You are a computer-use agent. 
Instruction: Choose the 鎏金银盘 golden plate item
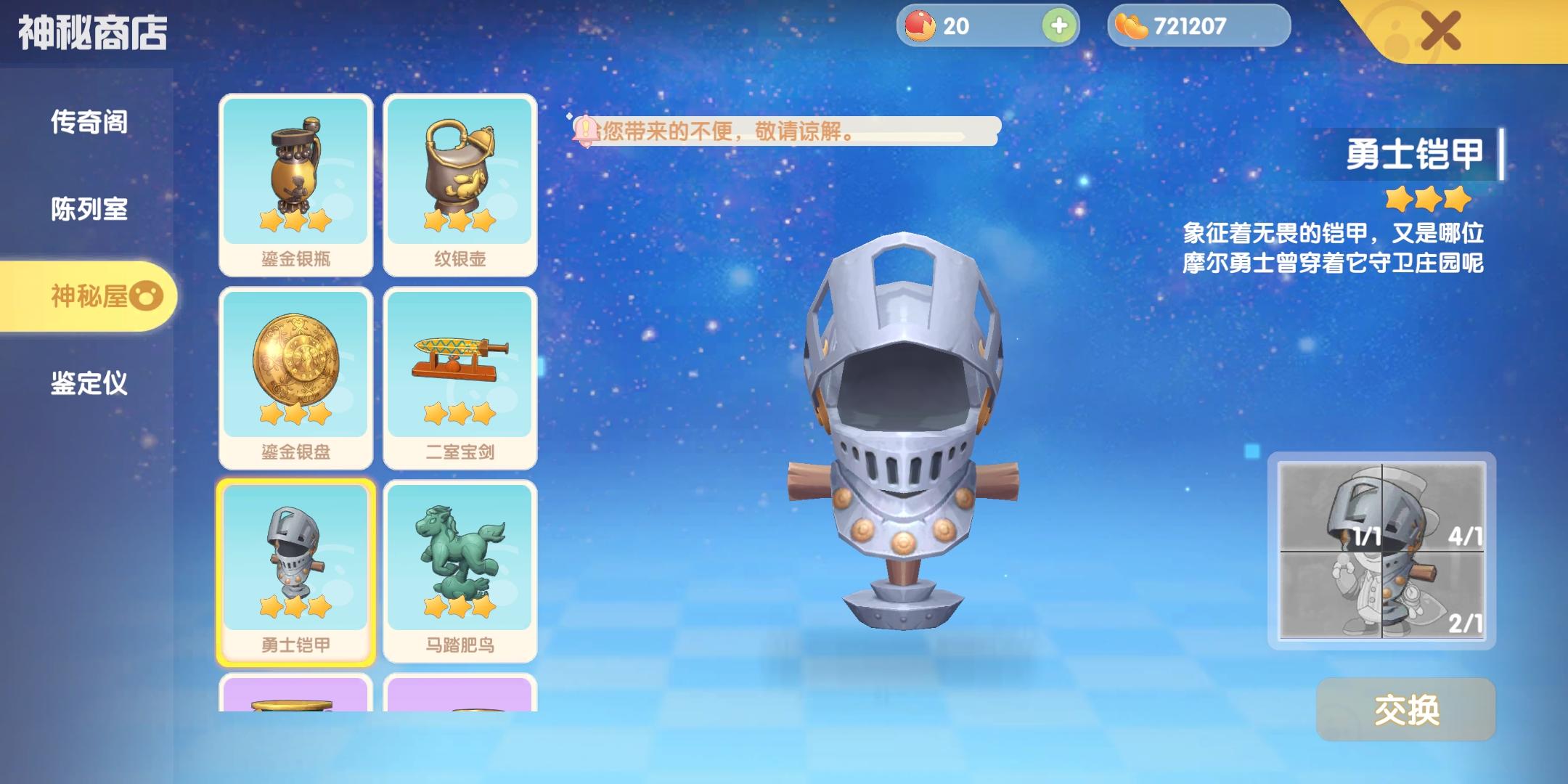point(295,370)
